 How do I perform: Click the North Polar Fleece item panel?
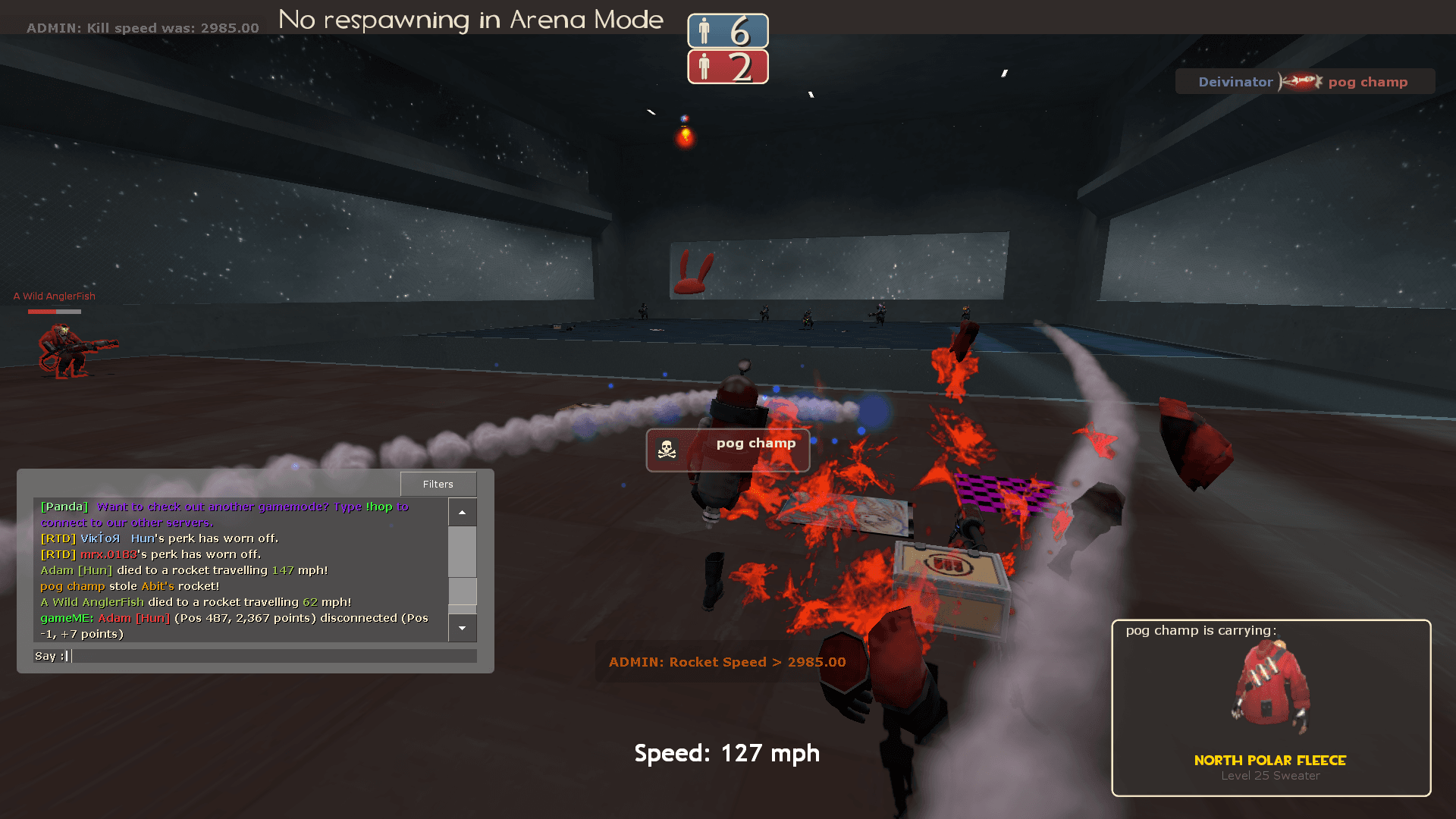point(1271,708)
